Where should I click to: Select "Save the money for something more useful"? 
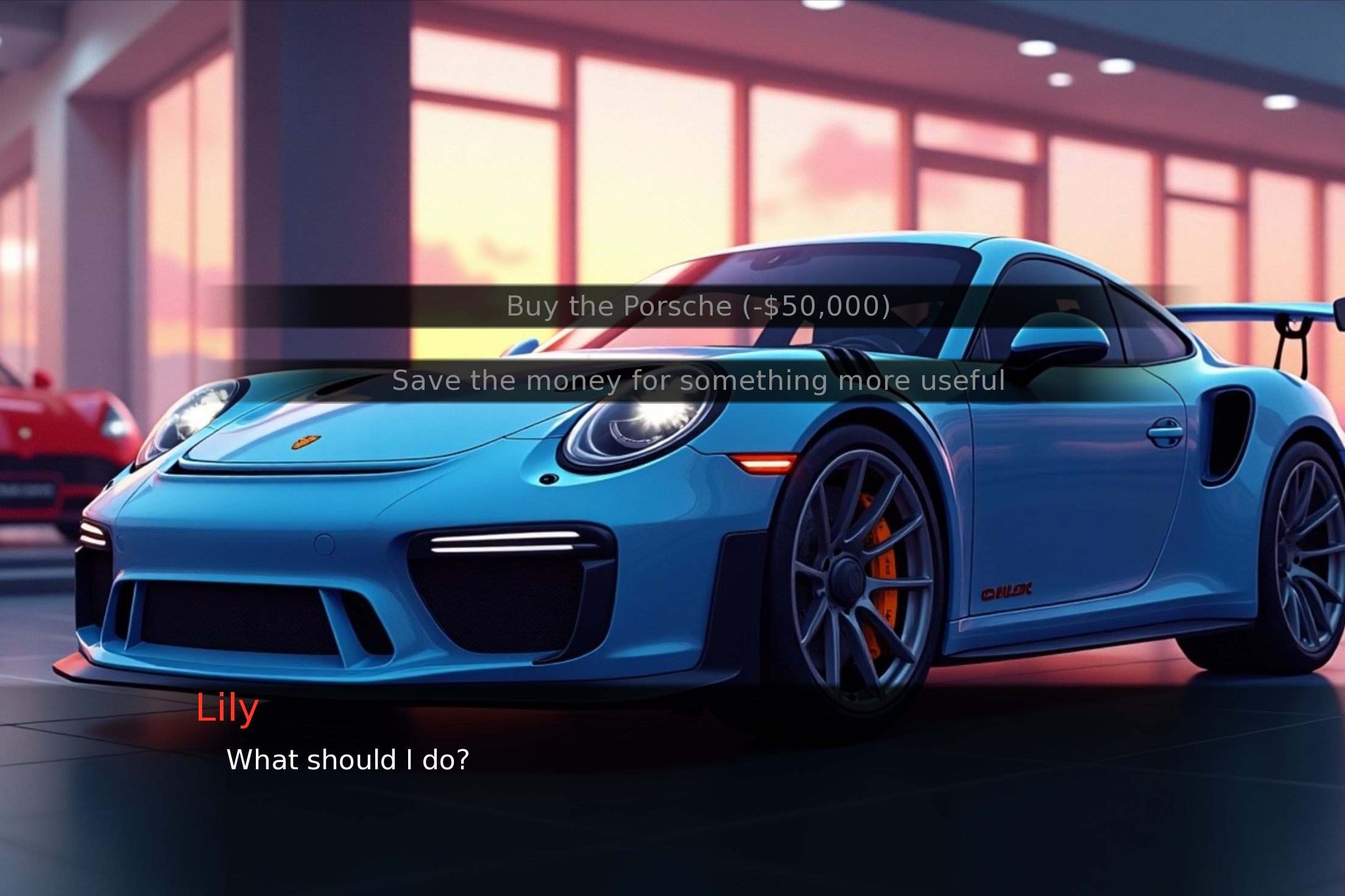[698, 381]
